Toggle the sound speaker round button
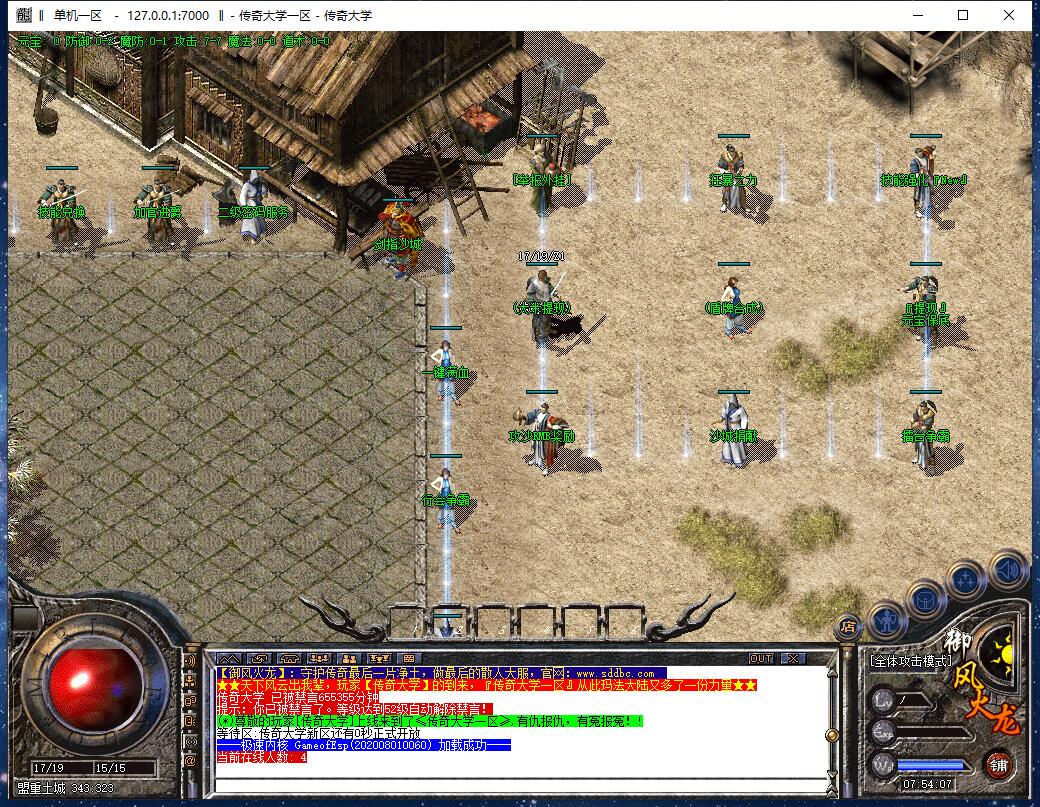Image resolution: width=1040 pixels, height=807 pixels. tap(1008, 570)
